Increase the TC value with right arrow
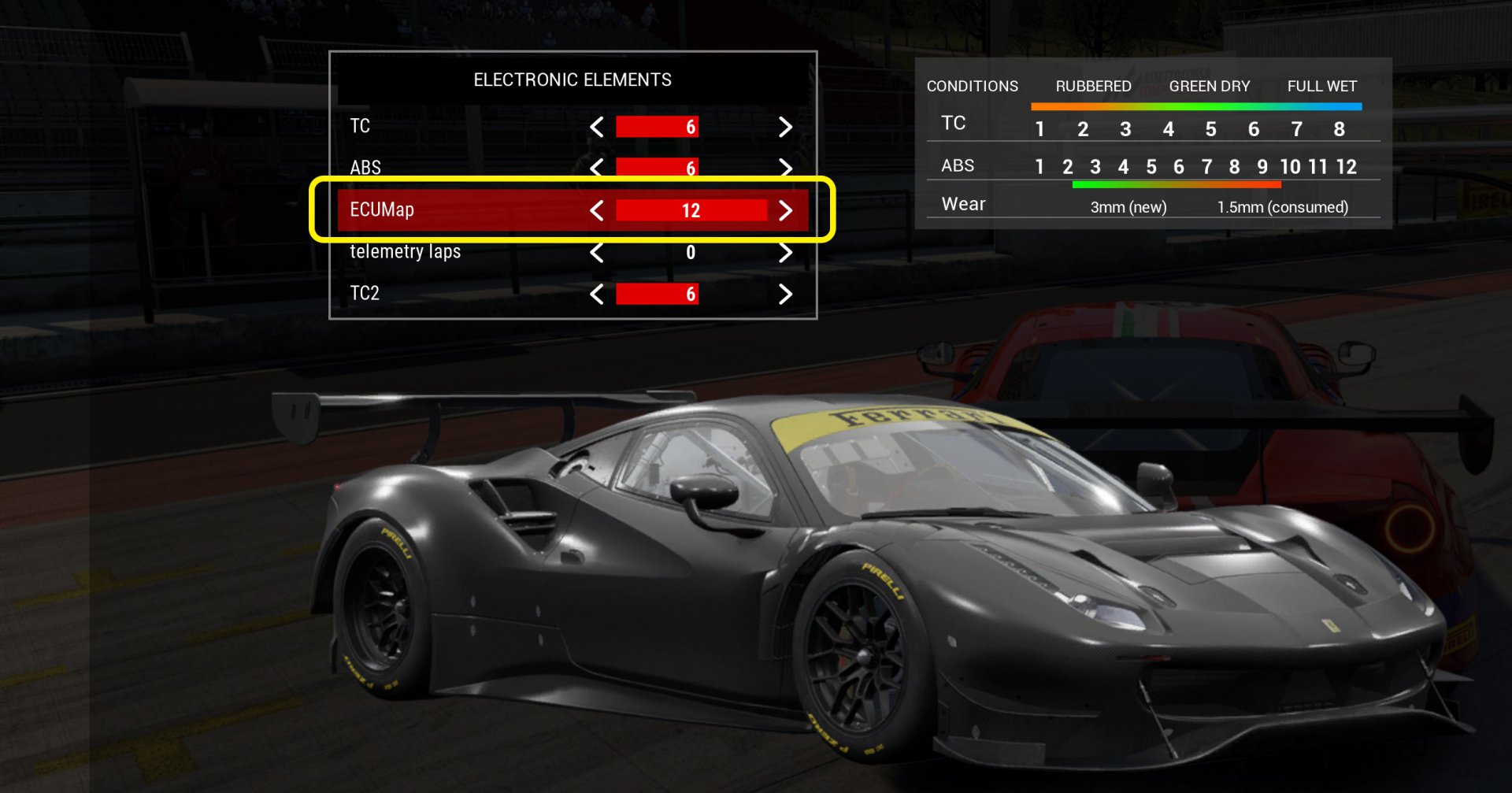1512x793 pixels. [785, 127]
